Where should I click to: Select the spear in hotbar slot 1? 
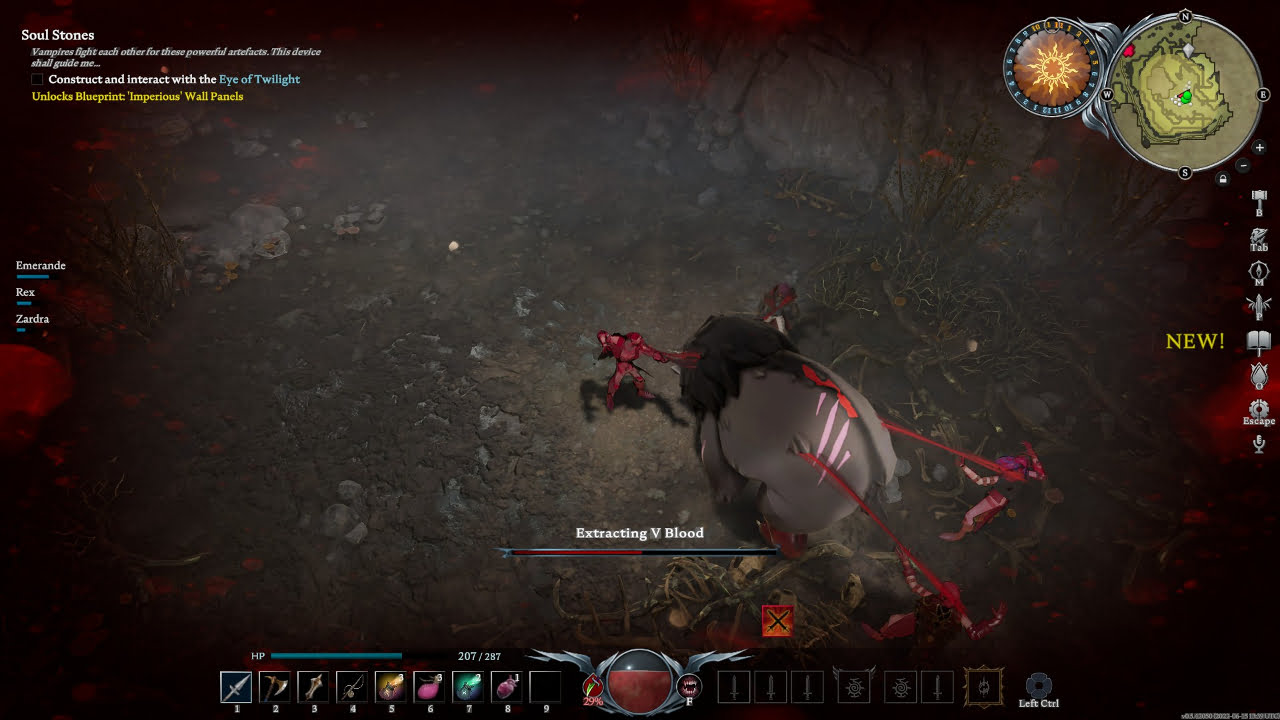236,687
